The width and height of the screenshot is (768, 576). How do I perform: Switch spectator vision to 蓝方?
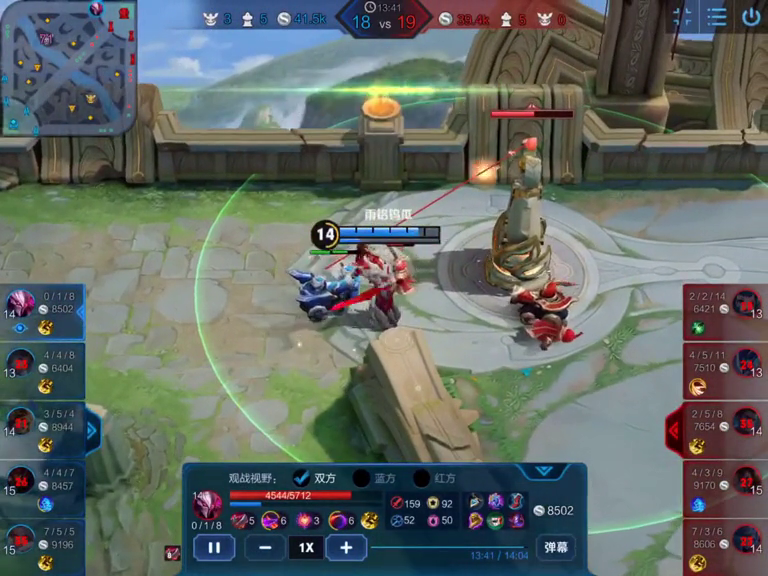(362, 478)
